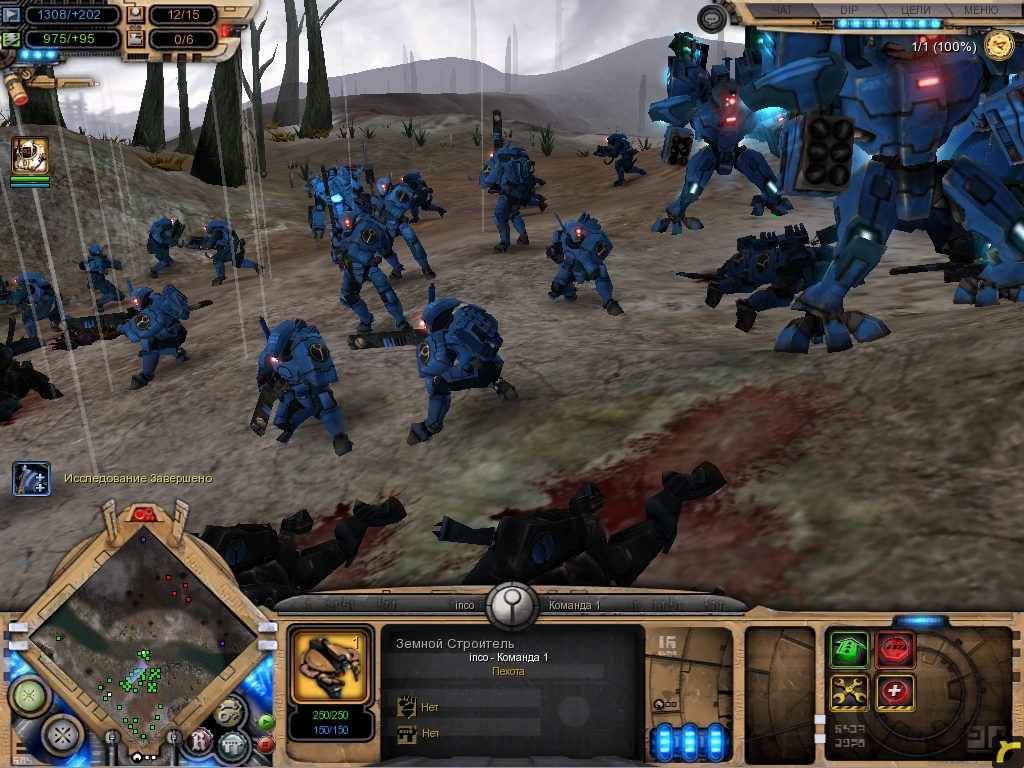Select the Земной Строитель unit portrait
Image resolution: width=1024 pixels, height=768 pixels.
pos(324,664)
